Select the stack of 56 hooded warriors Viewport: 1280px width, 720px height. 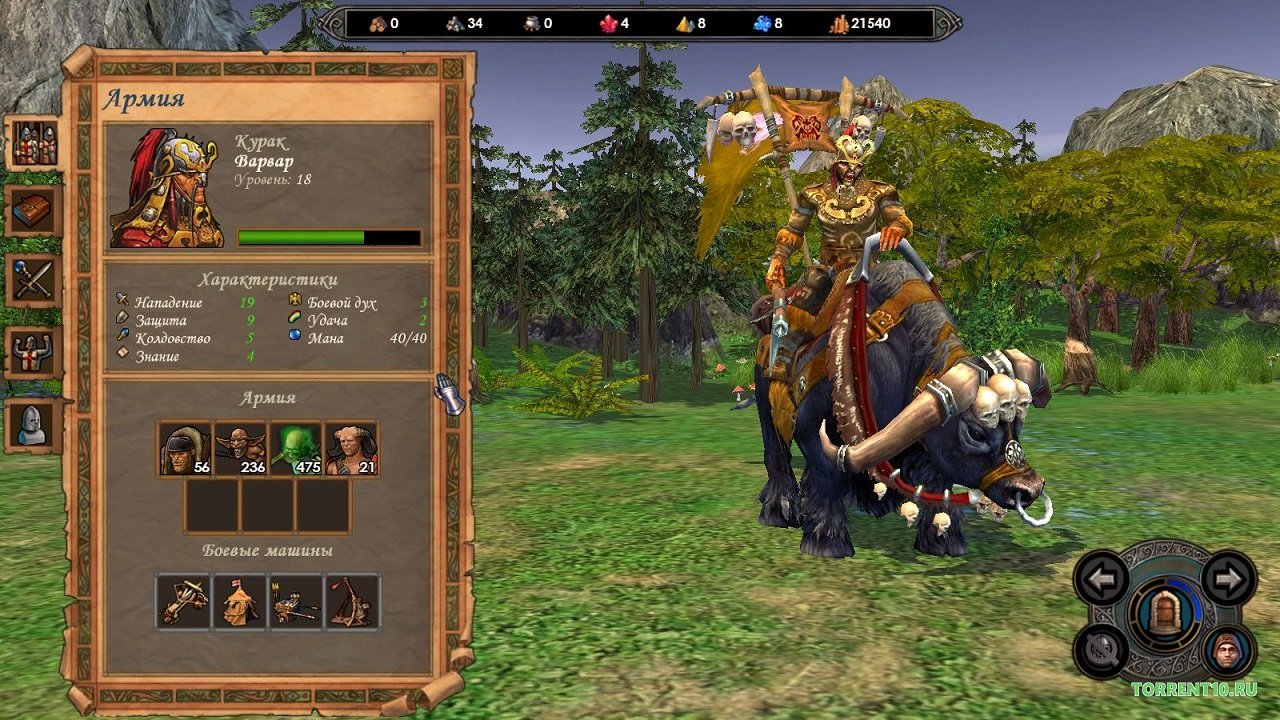point(185,449)
